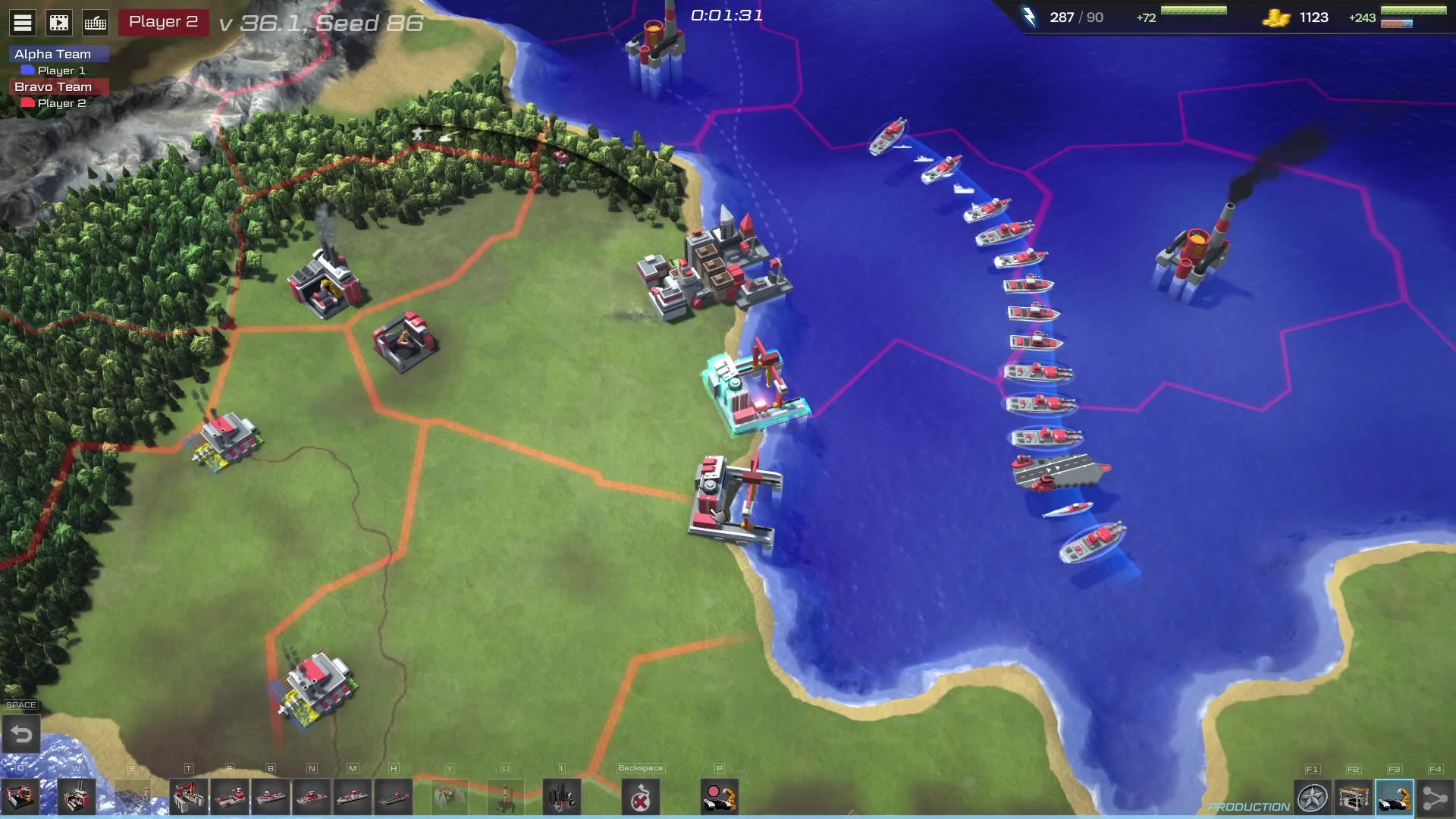Pick the second factory build icon (W)
The width and height of the screenshot is (1456, 819).
tap(77, 797)
